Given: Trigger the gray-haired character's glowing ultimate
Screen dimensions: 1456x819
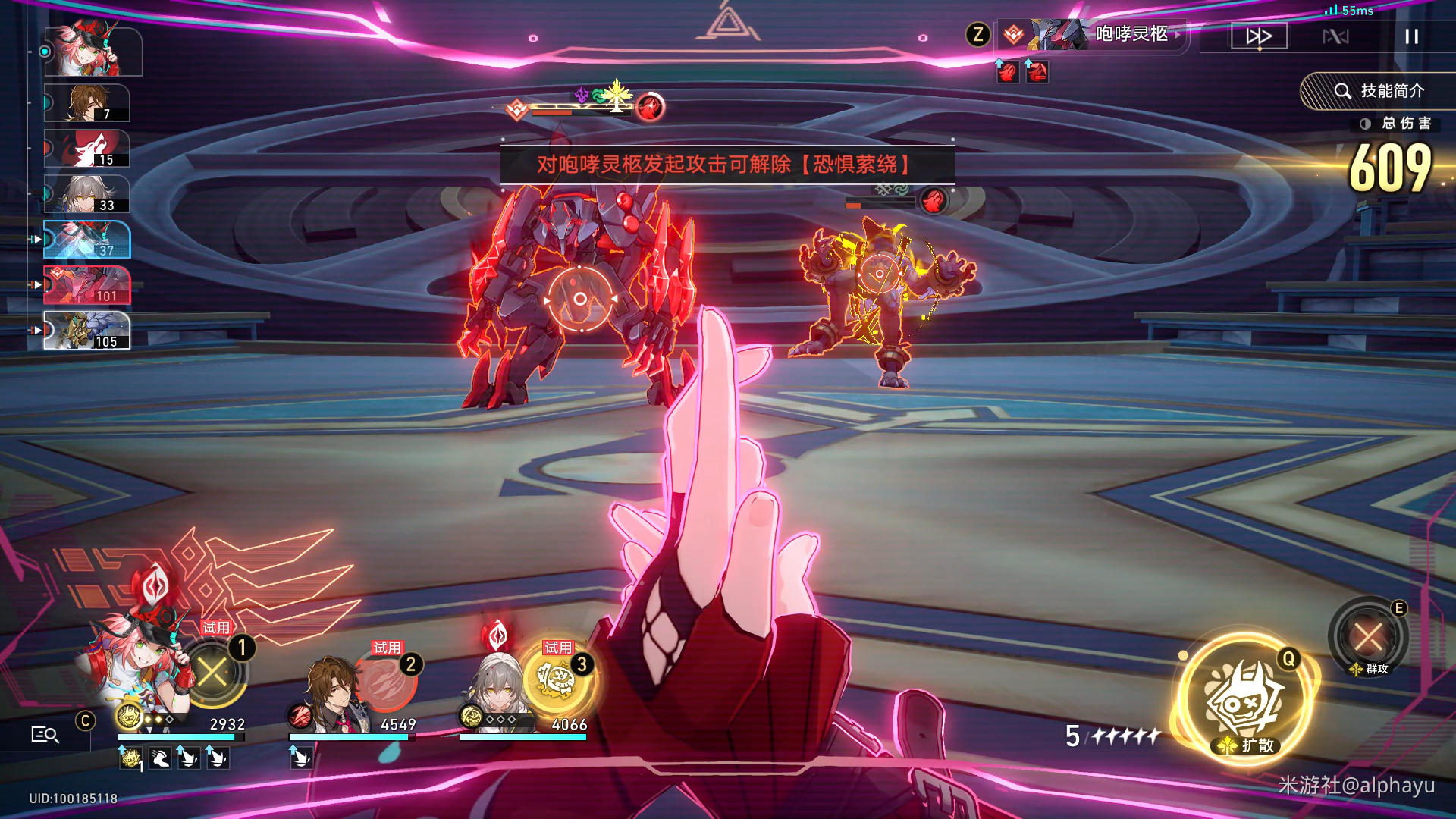Looking at the screenshot, I should point(557,679).
